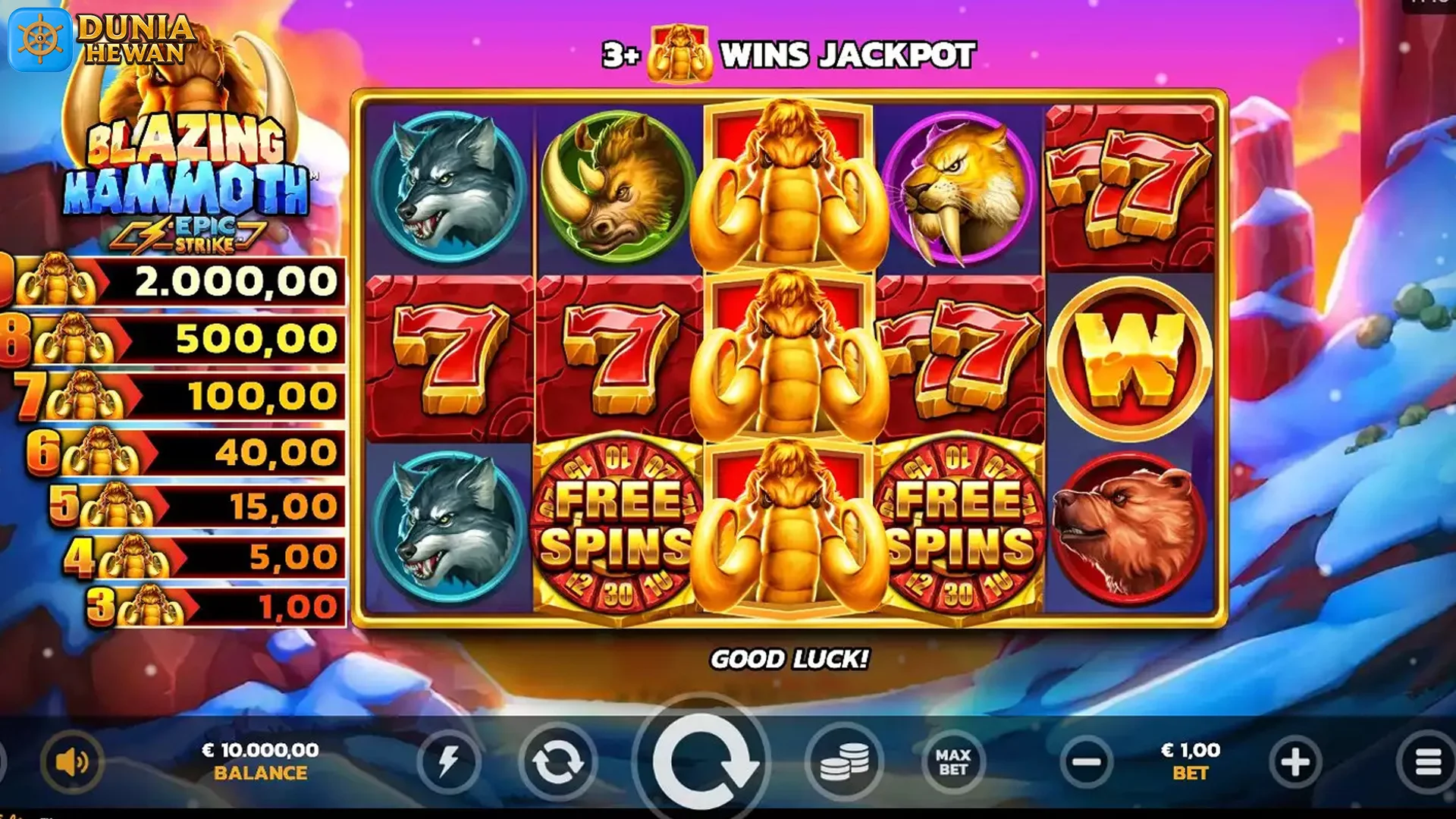Click the Dunia Hewan logo
Screen dimensions: 1456x819
(99, 36)
